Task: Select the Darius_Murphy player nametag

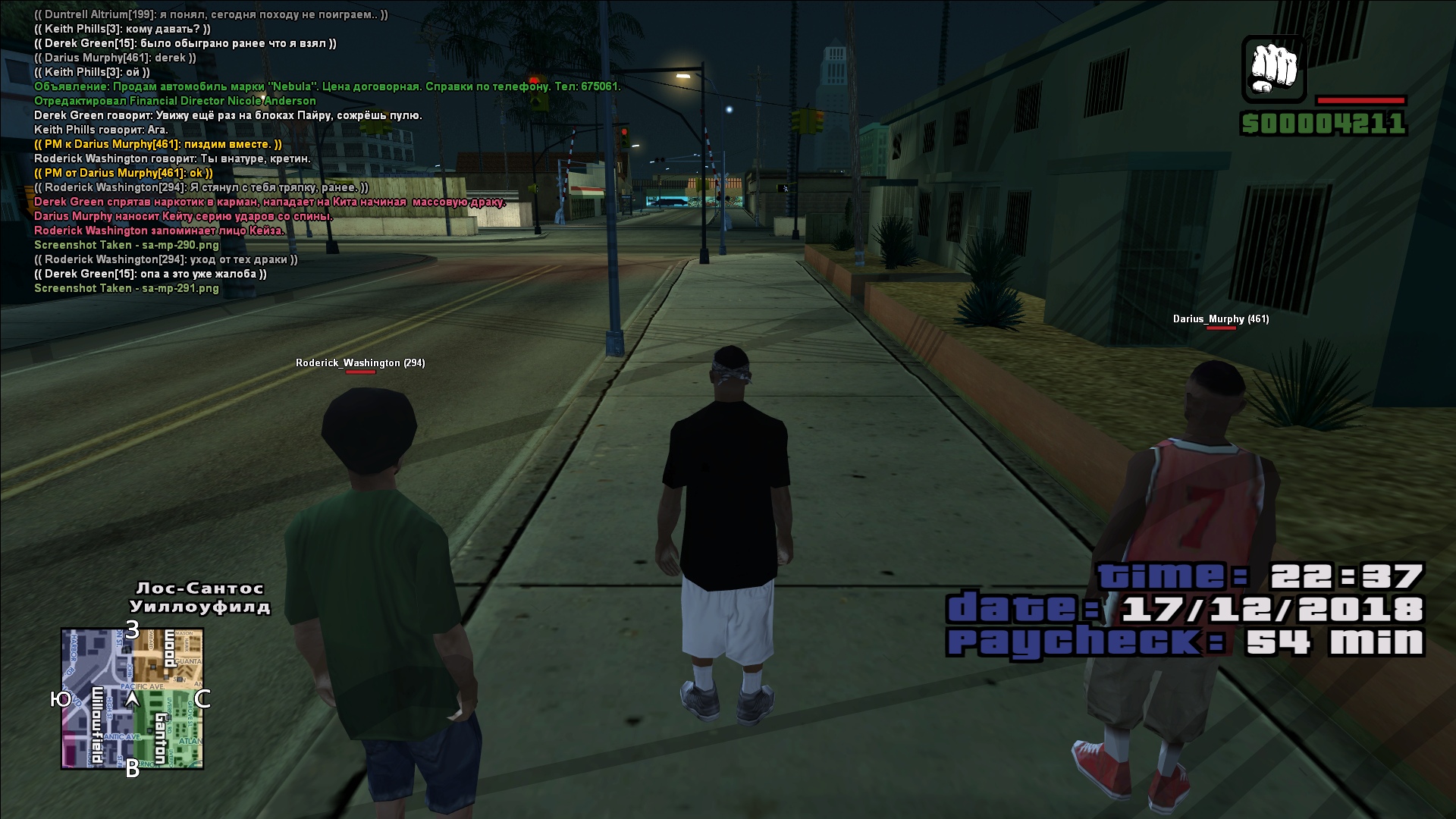Action: [x=1220, y=319]
